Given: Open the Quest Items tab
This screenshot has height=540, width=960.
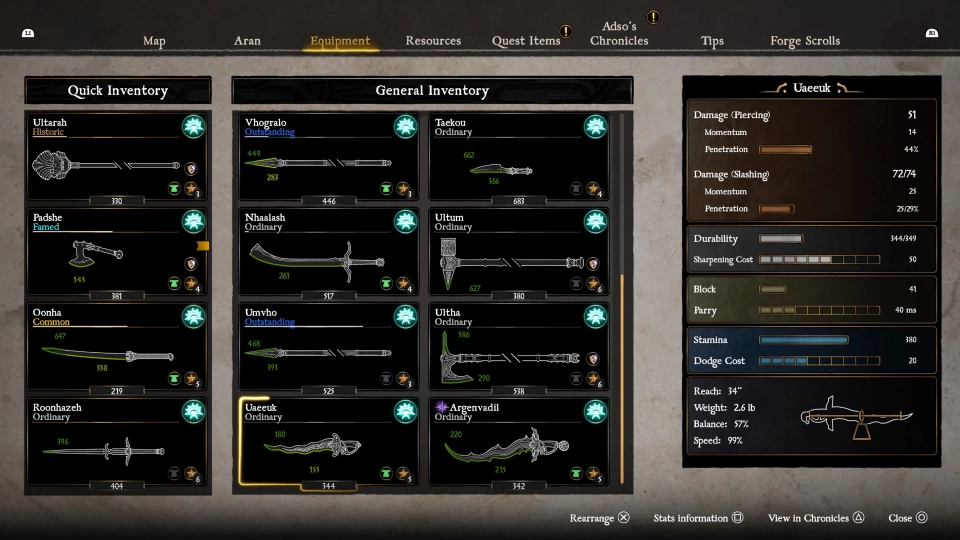Looking at the screenshot, I should coord(526,41).
